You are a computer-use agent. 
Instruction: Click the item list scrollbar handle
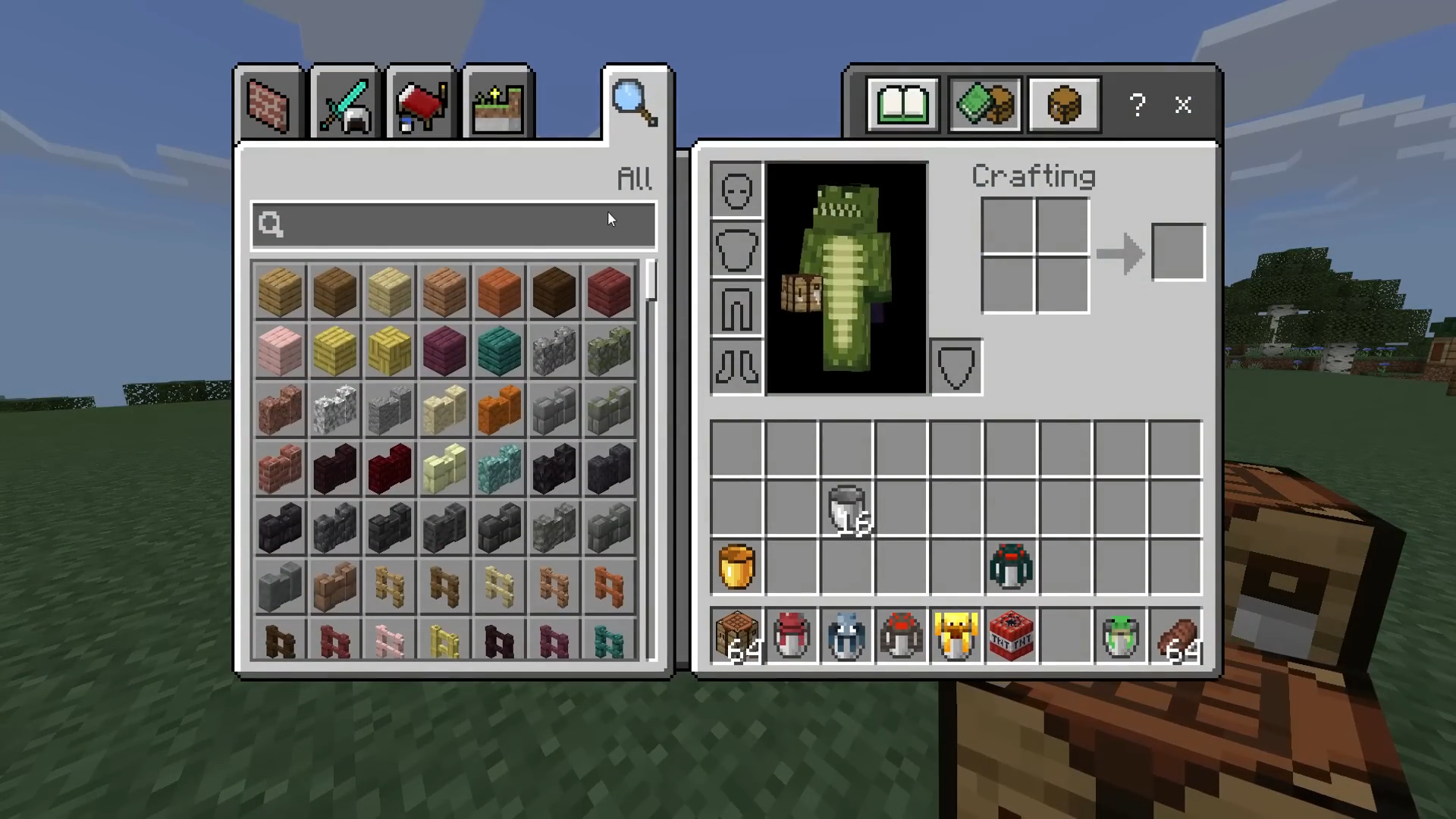point(651,282)
